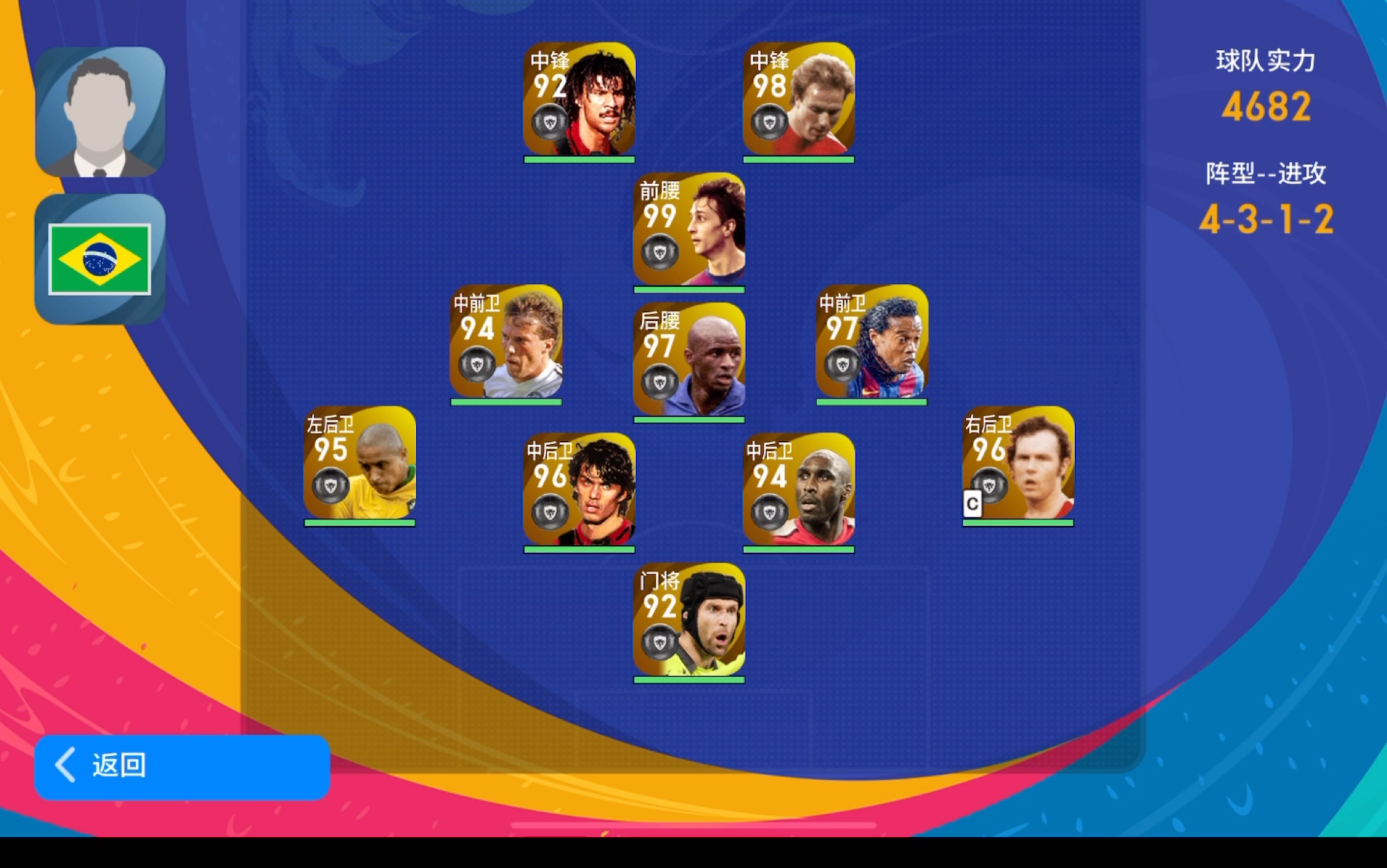Select the Brazil flag tile

(x=100, y=259)
